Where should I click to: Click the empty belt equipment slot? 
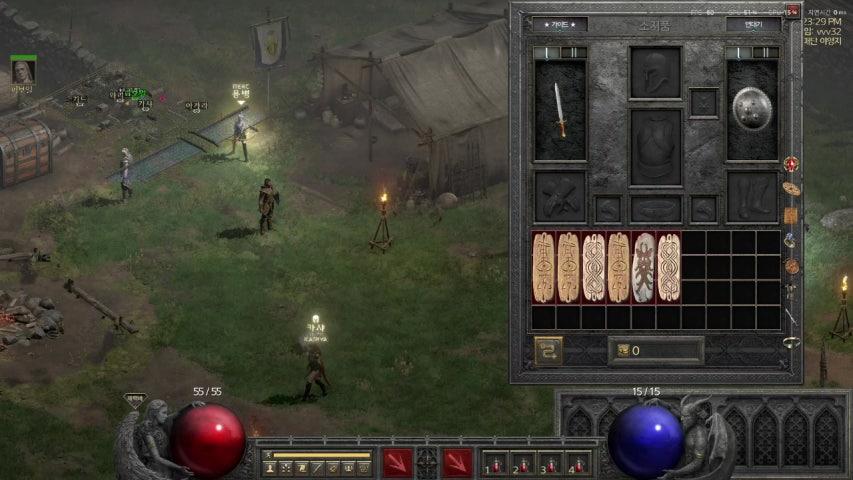click(656, 208)
